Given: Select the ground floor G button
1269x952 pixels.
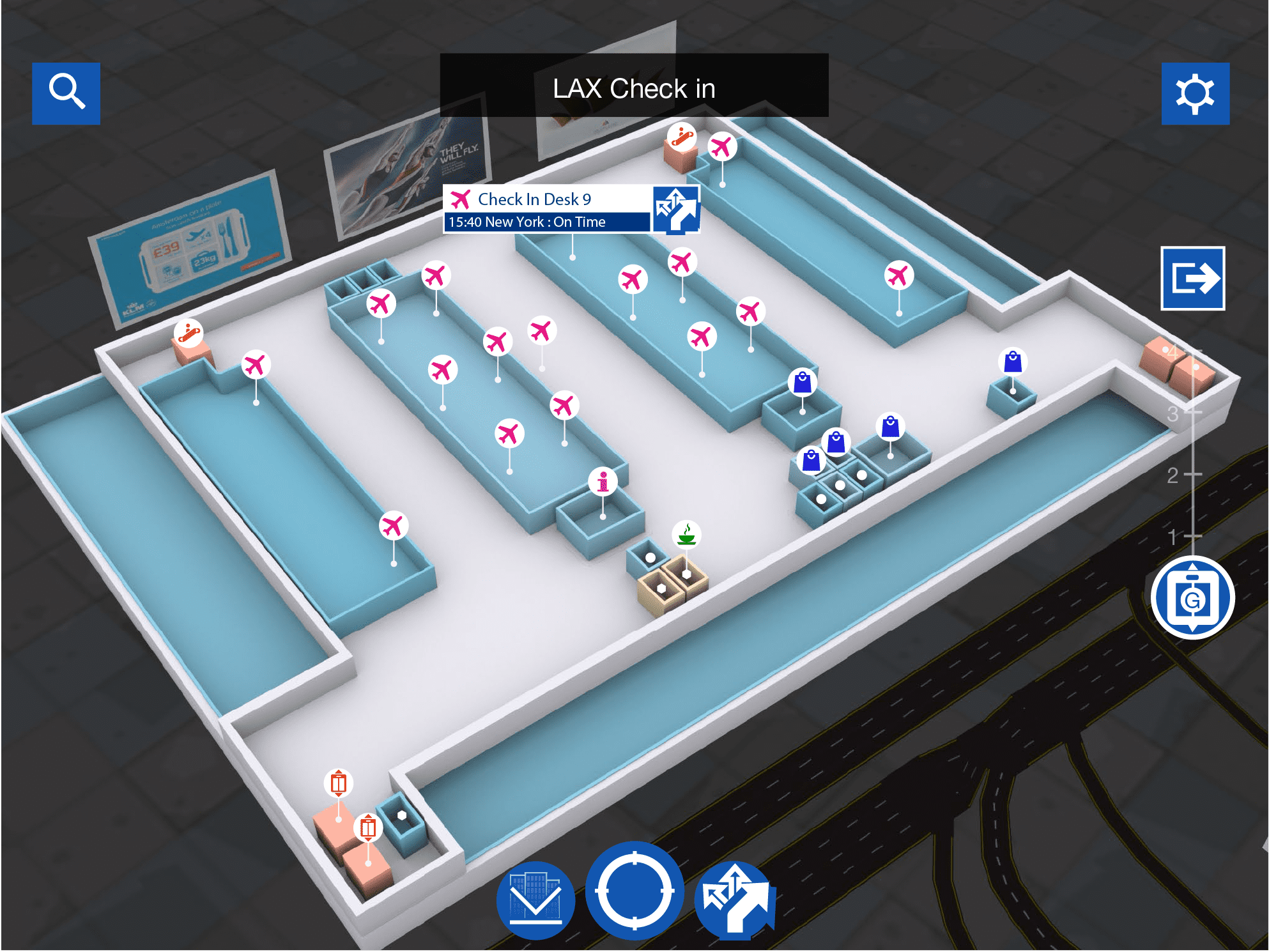Looking at the screenshot, I should click(x=1192, y=598).
